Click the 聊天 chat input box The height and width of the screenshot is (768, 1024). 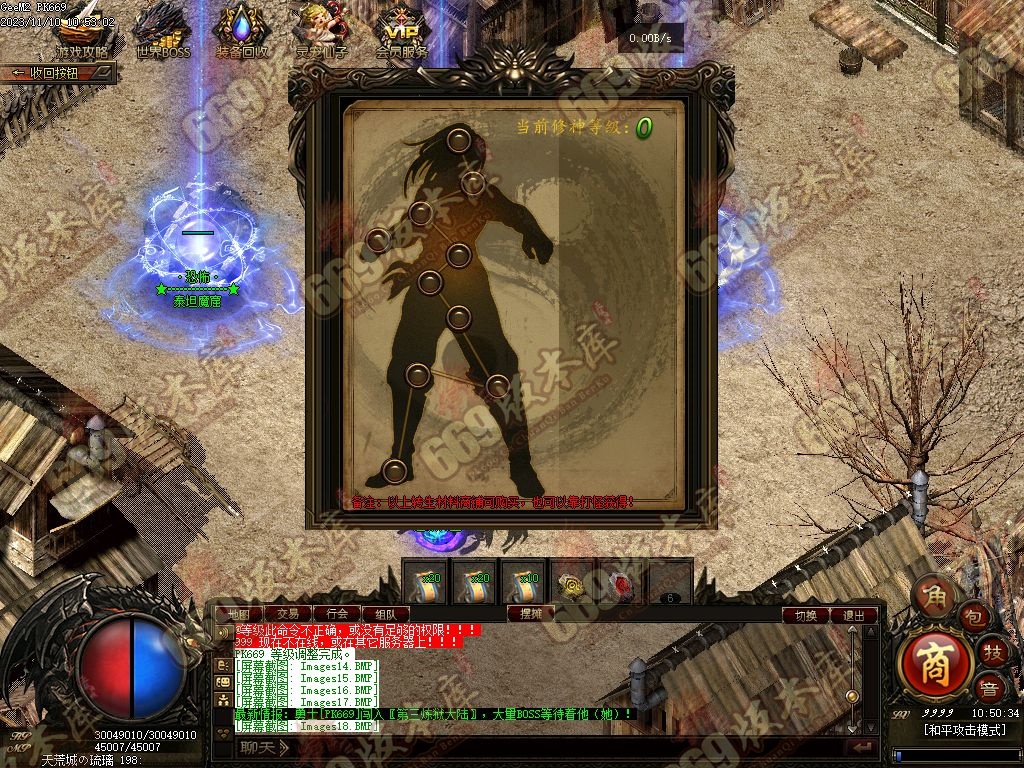[x=540, y=747]
